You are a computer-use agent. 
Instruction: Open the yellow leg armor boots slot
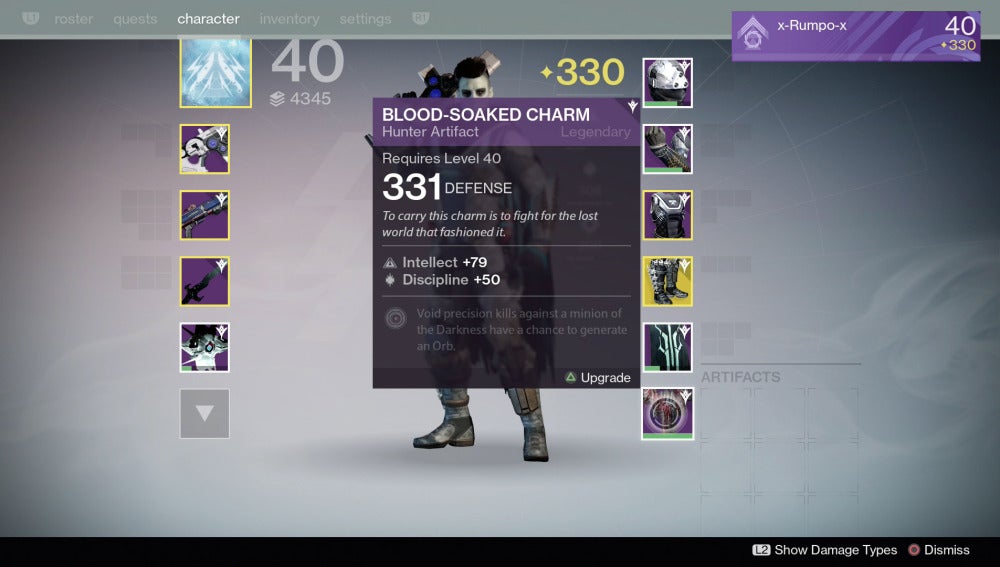click(668, 281)
